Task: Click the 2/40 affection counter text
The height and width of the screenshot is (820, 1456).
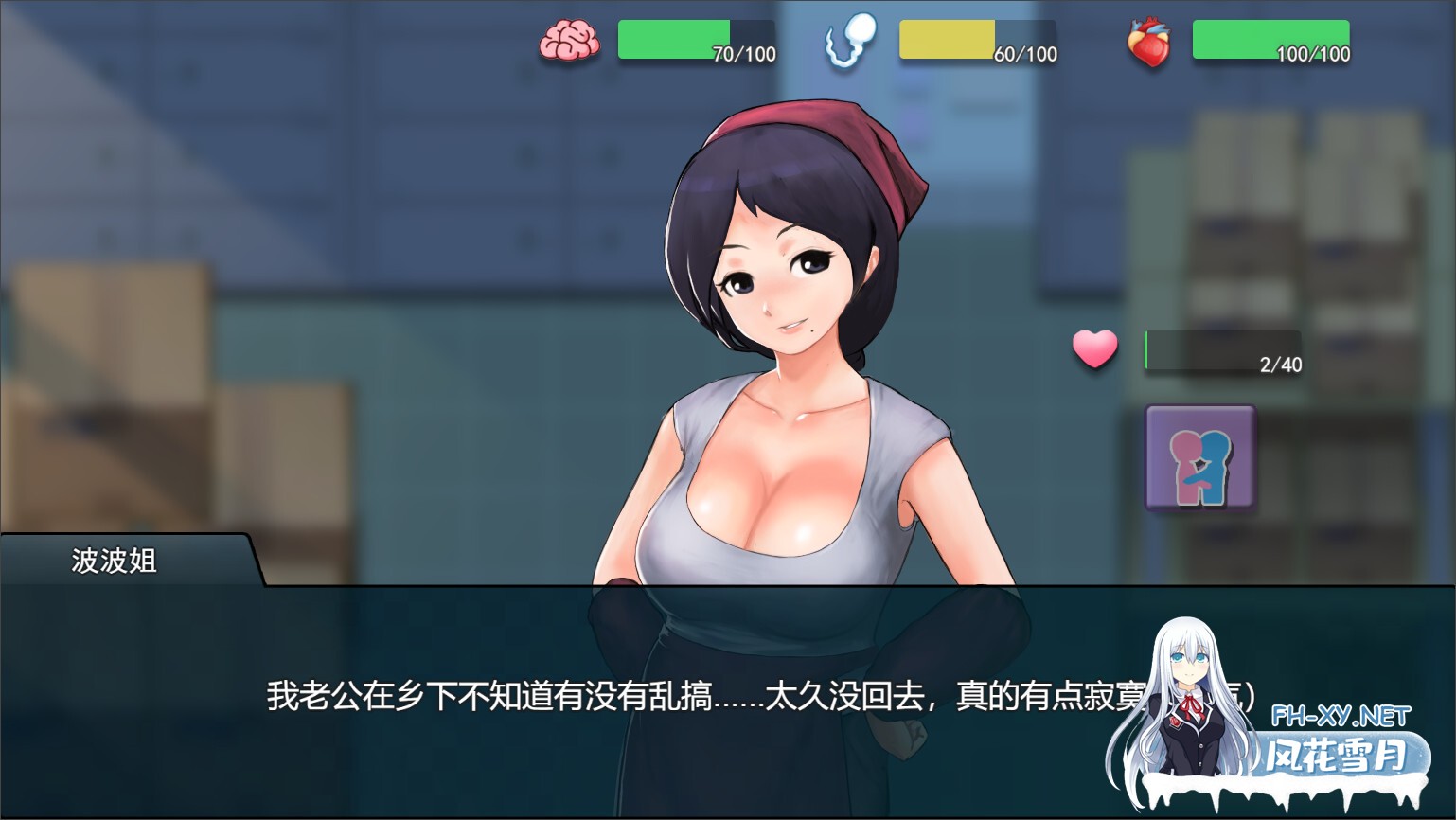Action: (1280, 363)
